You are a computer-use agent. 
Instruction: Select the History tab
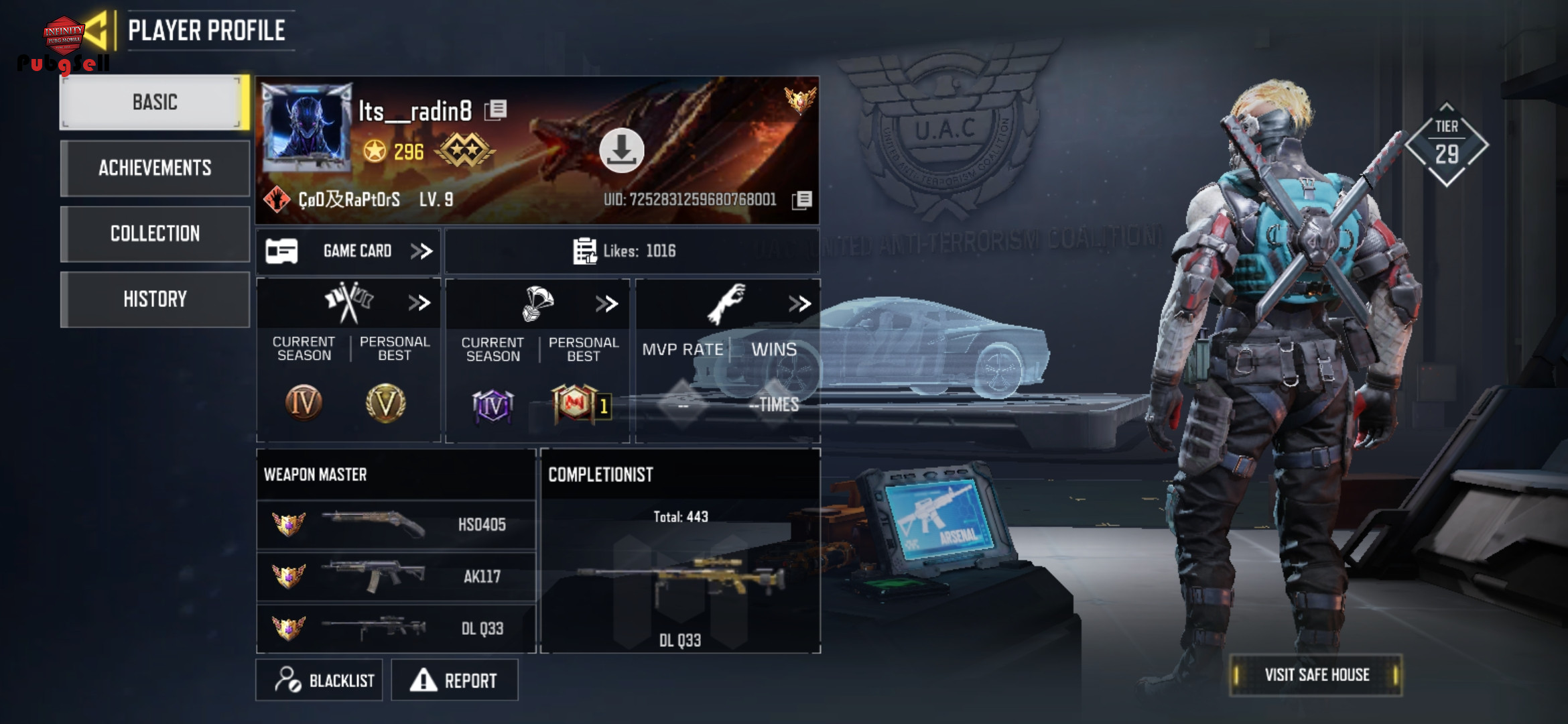click(x=154, y=299)
